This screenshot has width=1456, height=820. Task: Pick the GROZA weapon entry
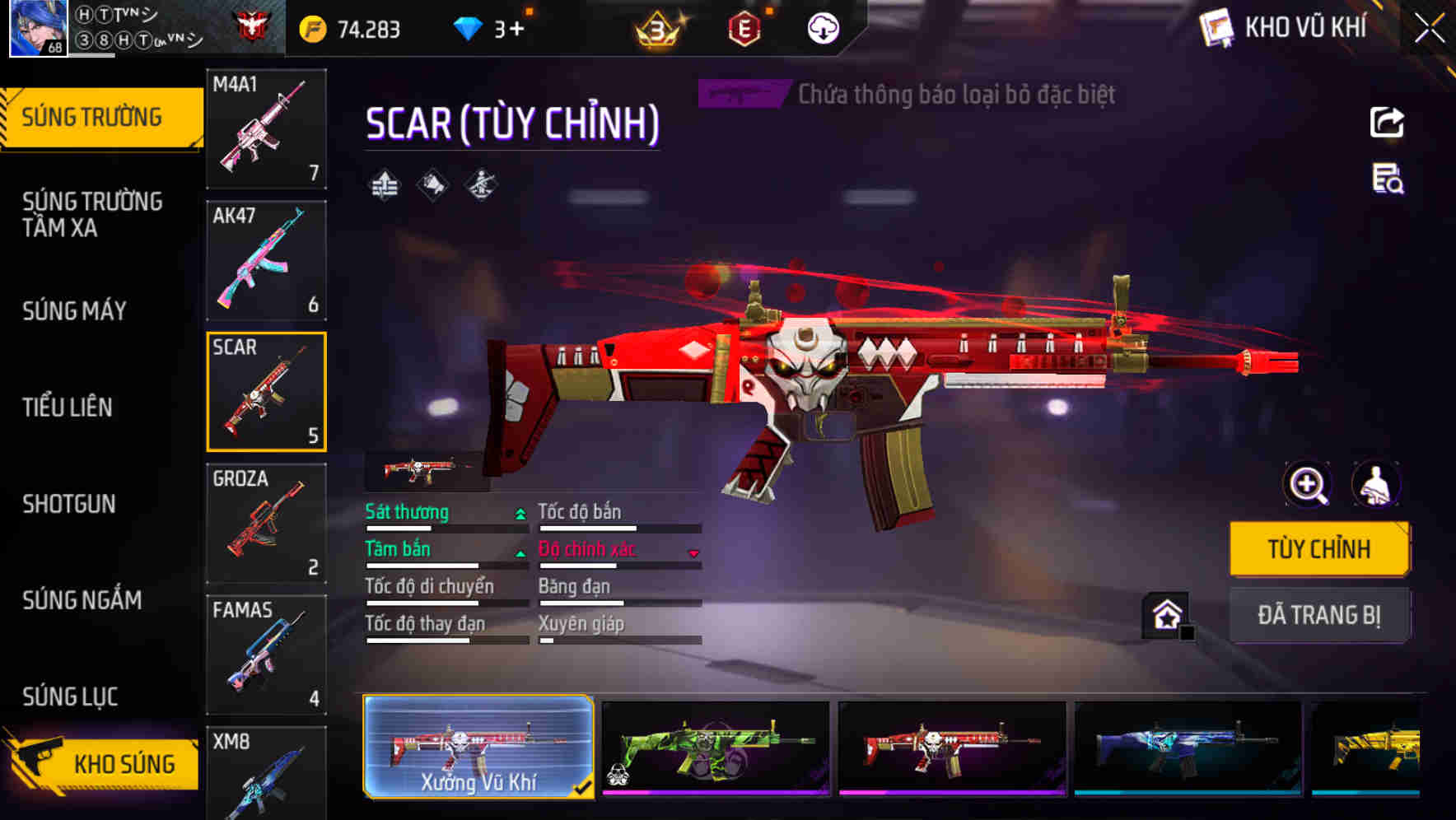265,523
